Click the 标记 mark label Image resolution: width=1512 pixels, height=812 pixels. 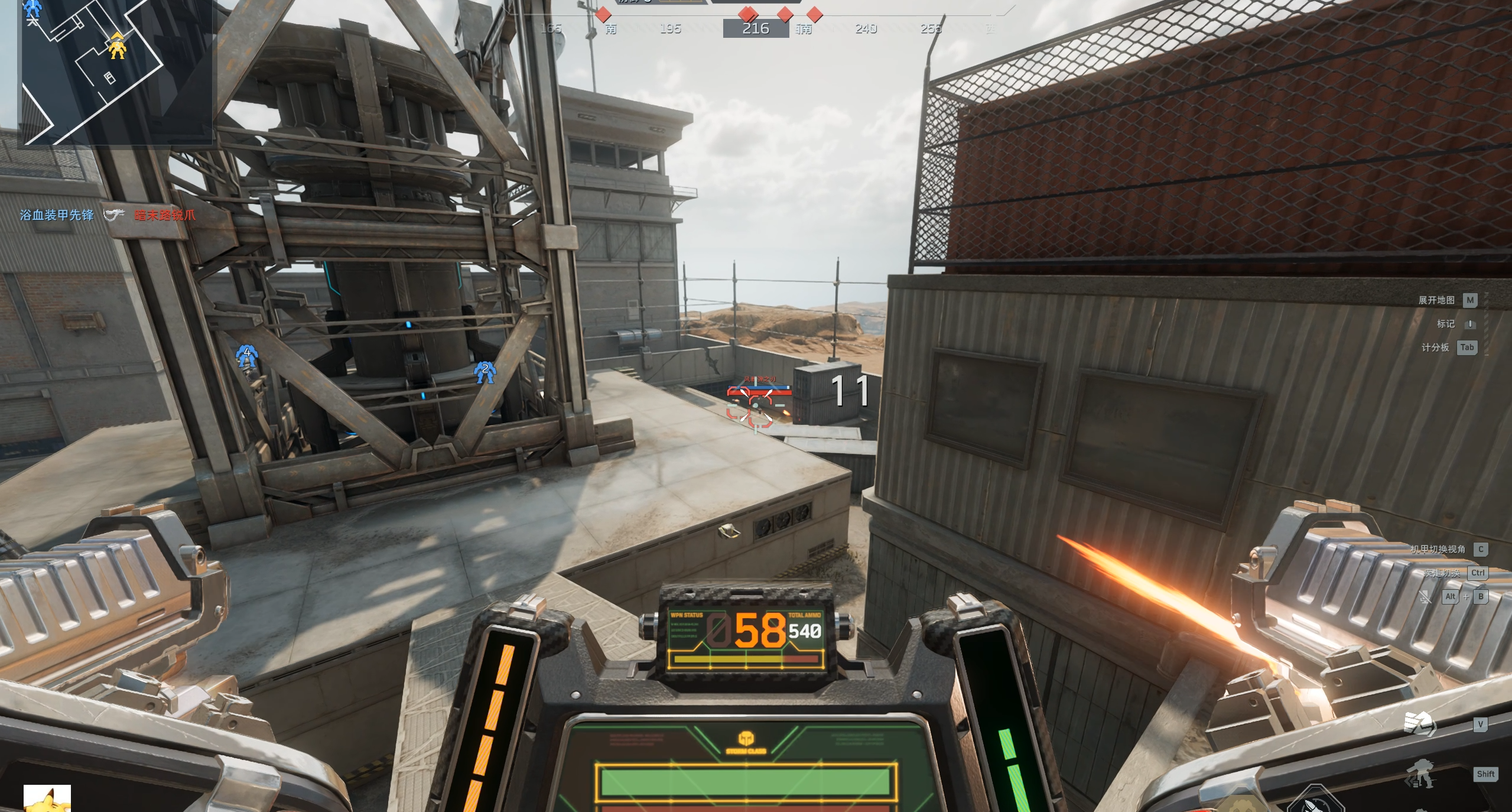point(1445,324)
